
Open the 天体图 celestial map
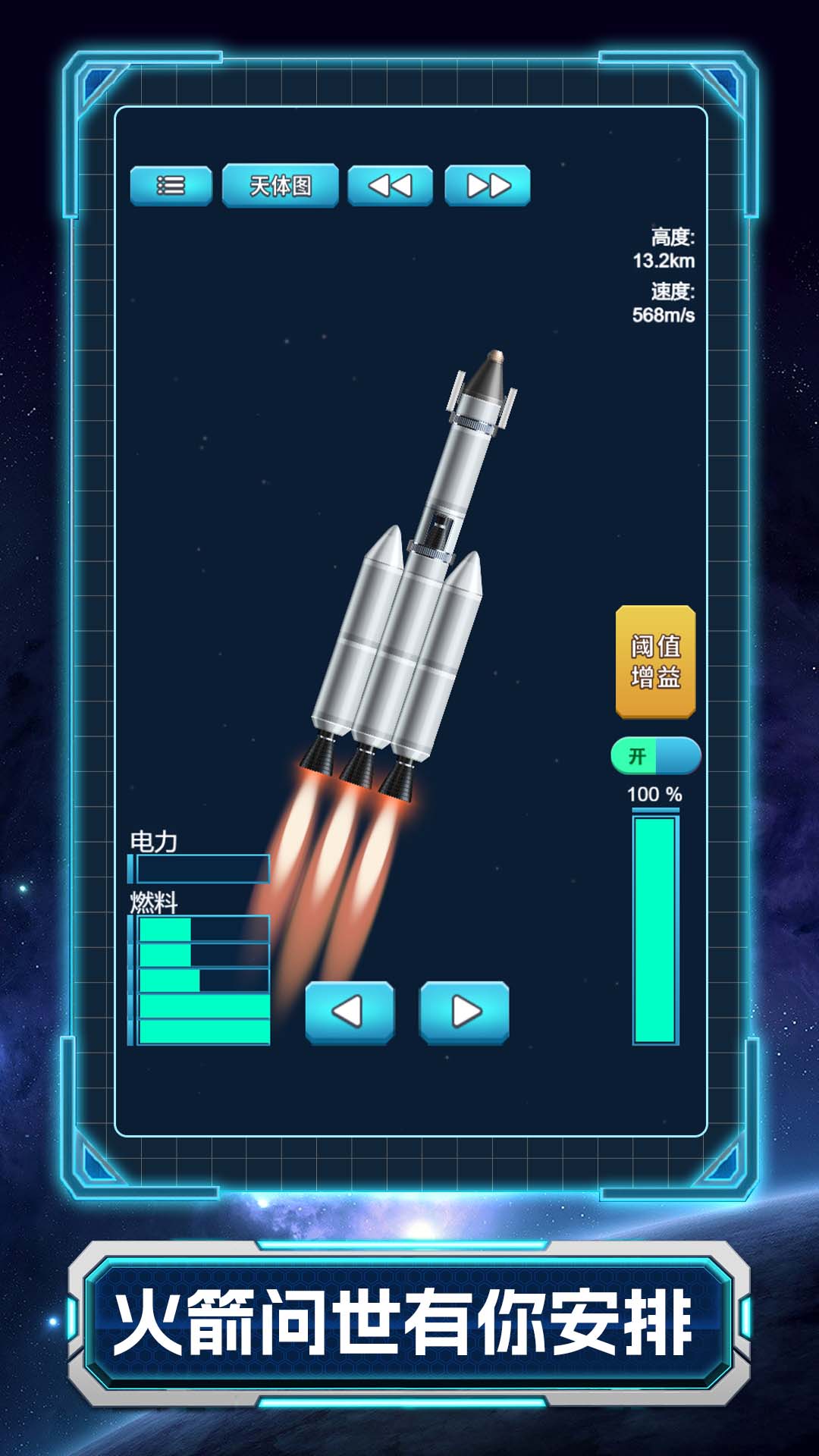click(x=280, y=186)
